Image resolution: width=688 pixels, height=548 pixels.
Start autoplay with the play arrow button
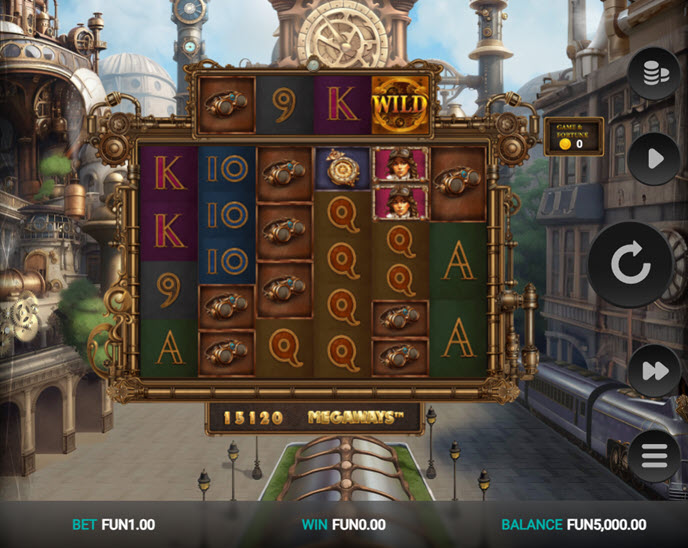pyautogui.click(x=654, y=159)
